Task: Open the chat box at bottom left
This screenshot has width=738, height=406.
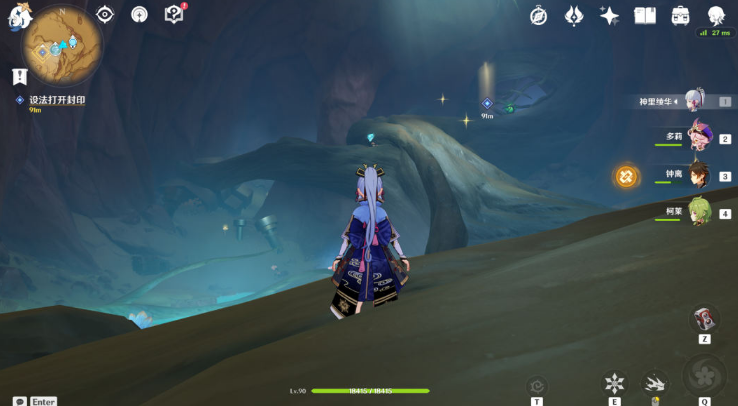Action: point(19,401)
